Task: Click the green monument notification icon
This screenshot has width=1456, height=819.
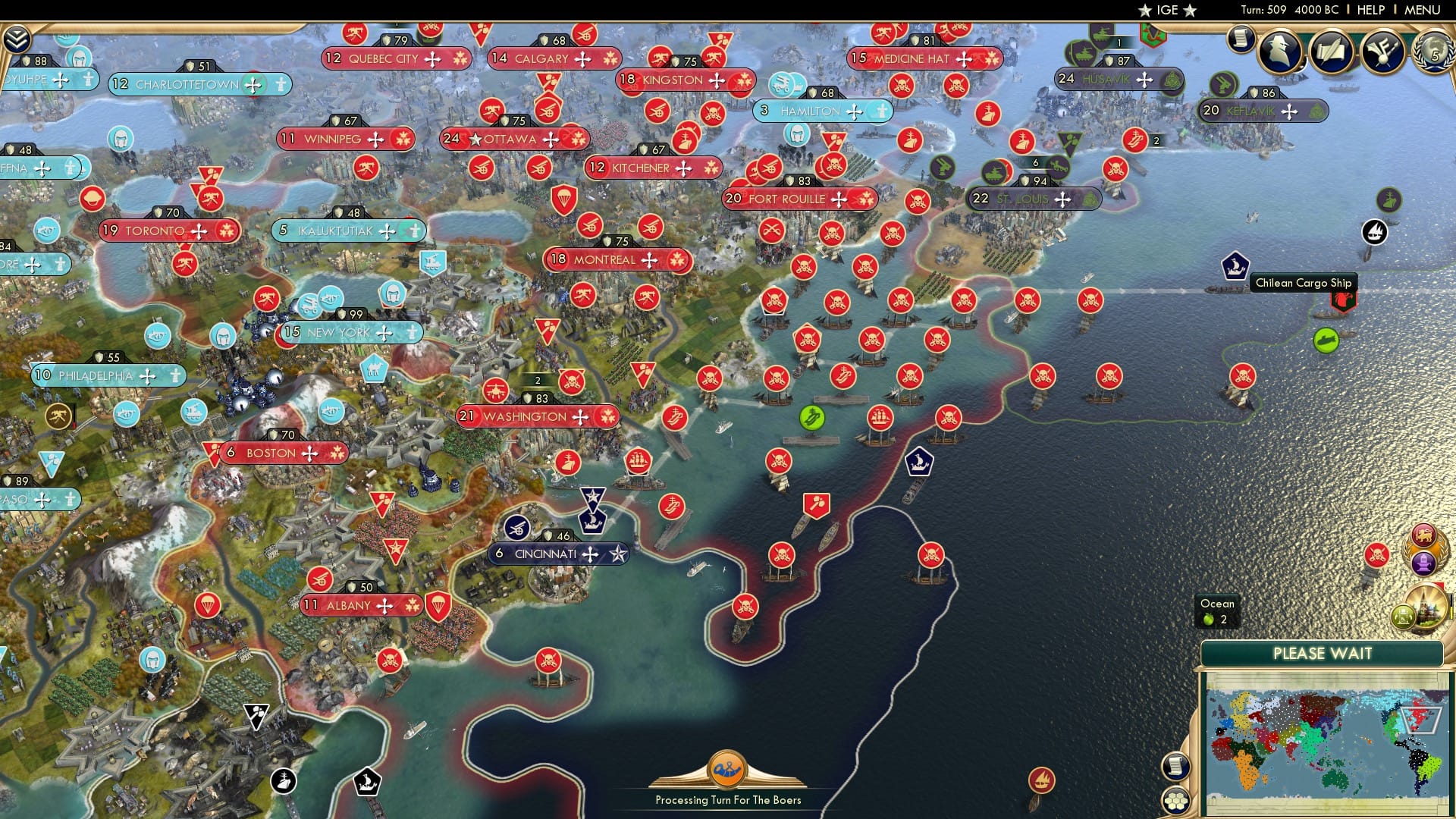Action: 1402,616
